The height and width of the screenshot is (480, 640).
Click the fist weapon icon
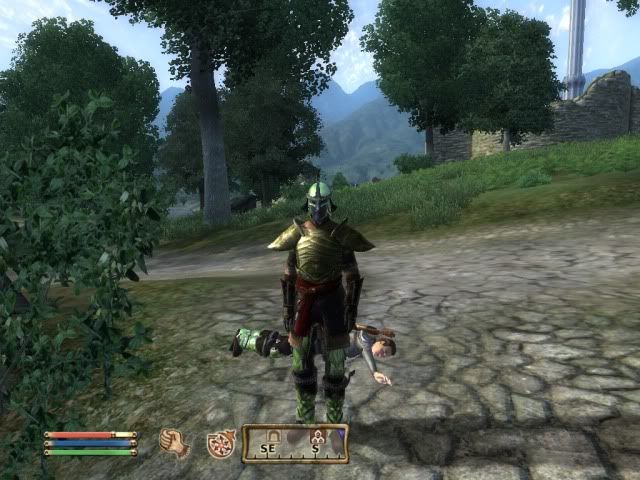point(174,442)
